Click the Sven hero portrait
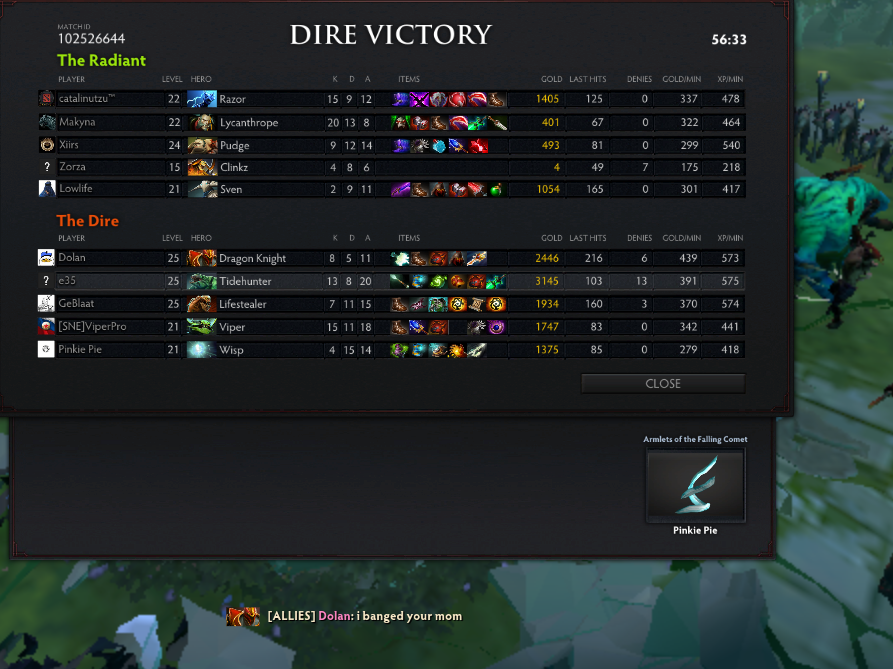This screenshot has height=669, width=893. (x=202, y=189)
